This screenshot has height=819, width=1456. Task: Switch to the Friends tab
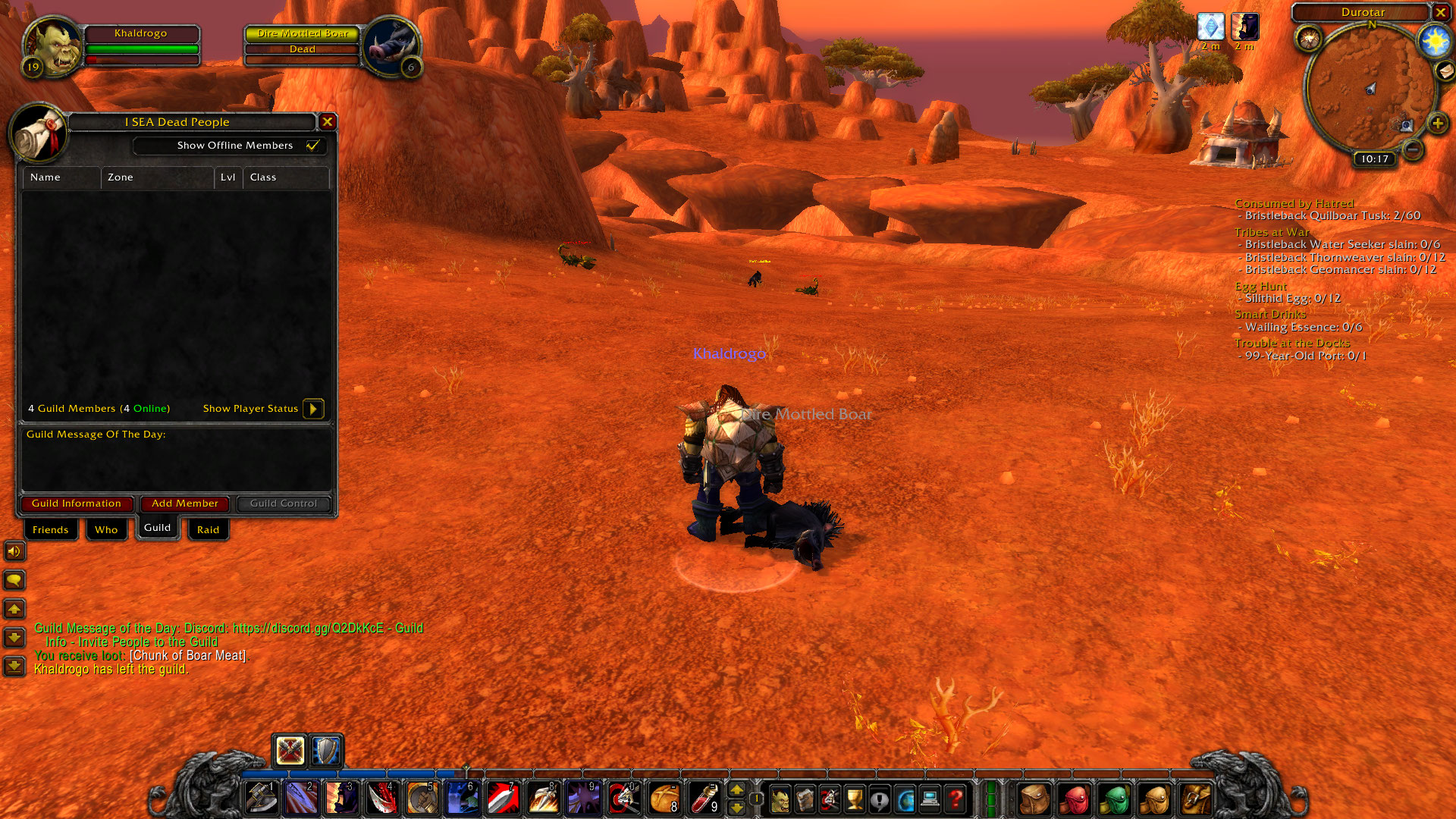click(x=50, y=529)
